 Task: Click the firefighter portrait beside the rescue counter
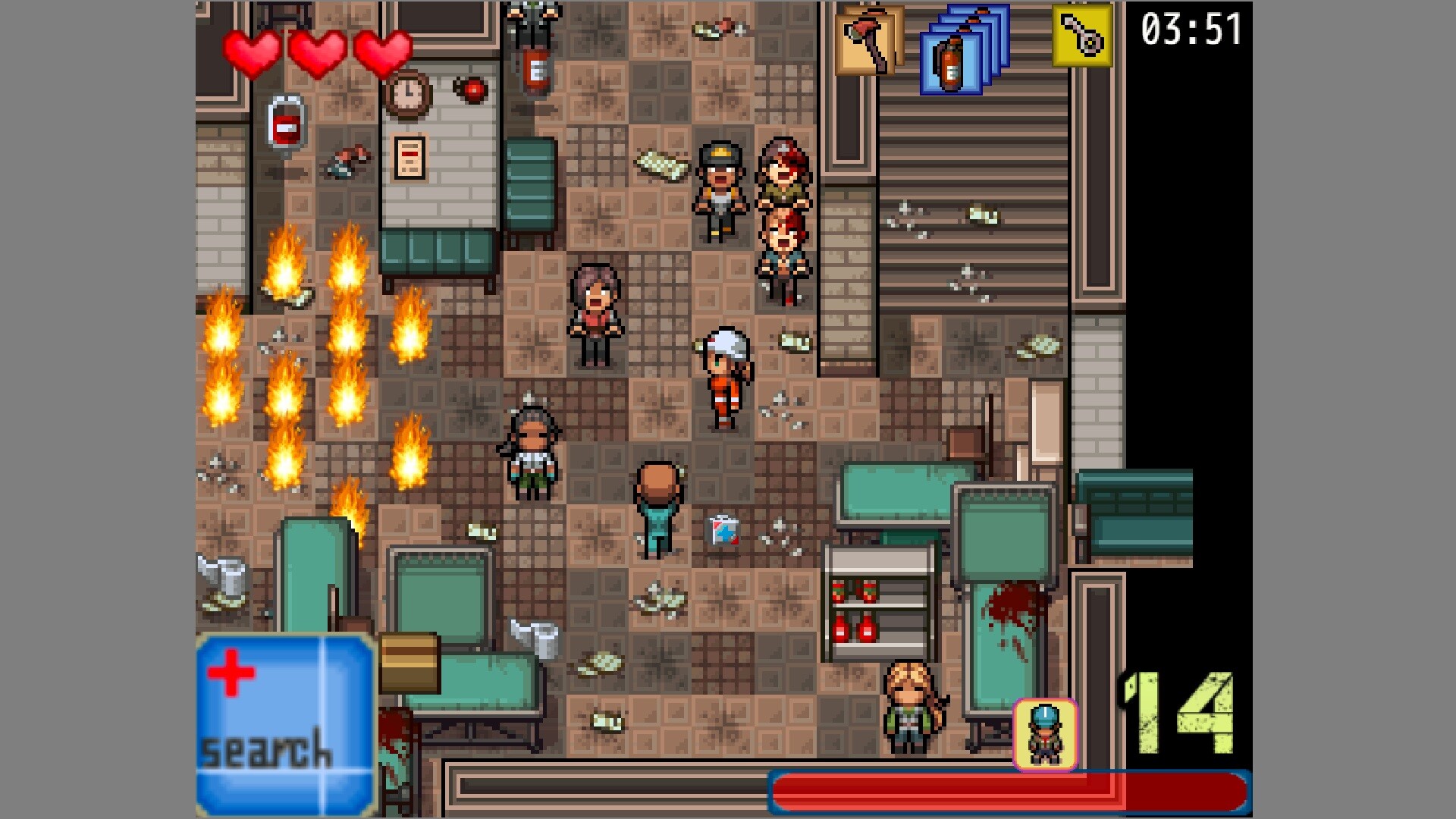(x=1045, y=733)
